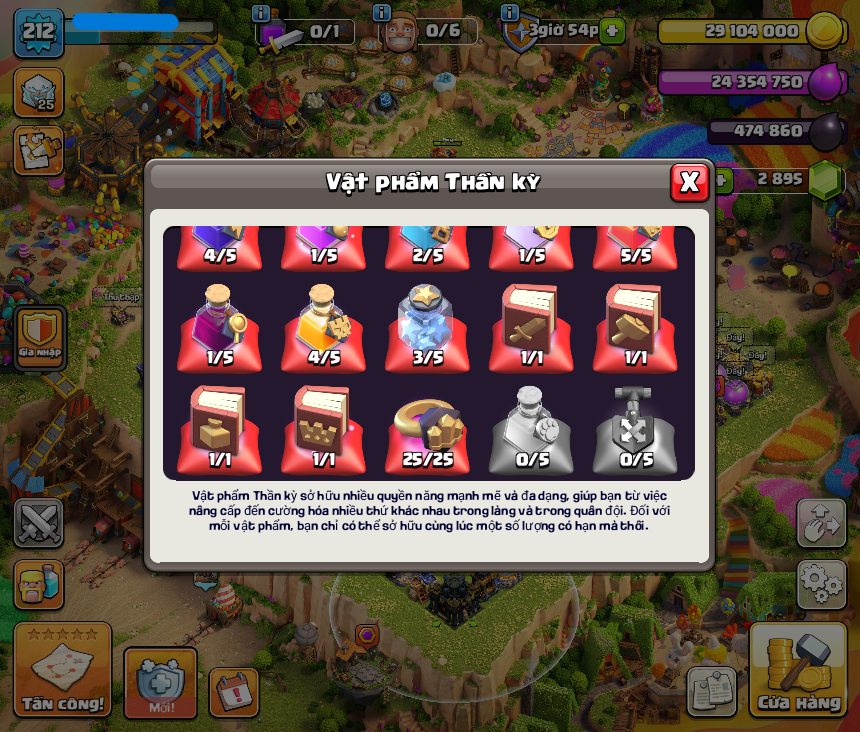Select the orange potion showing 4/5
The width and height of the screenshot is (860, 732).
323,326
